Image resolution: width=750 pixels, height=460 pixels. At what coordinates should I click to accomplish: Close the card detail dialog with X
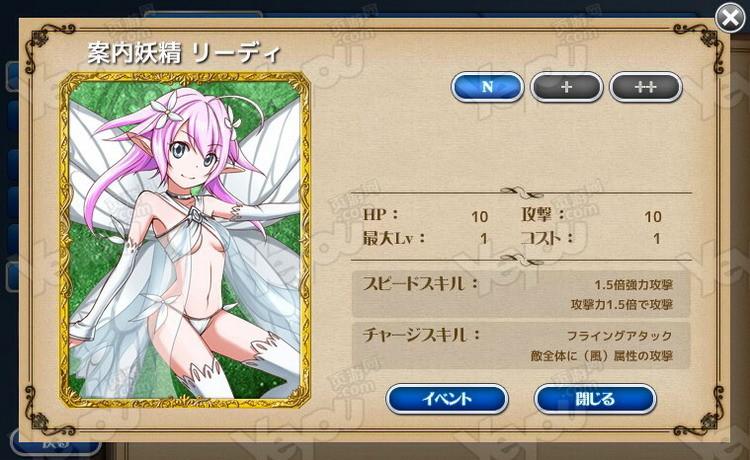click(x=729, y=15)
